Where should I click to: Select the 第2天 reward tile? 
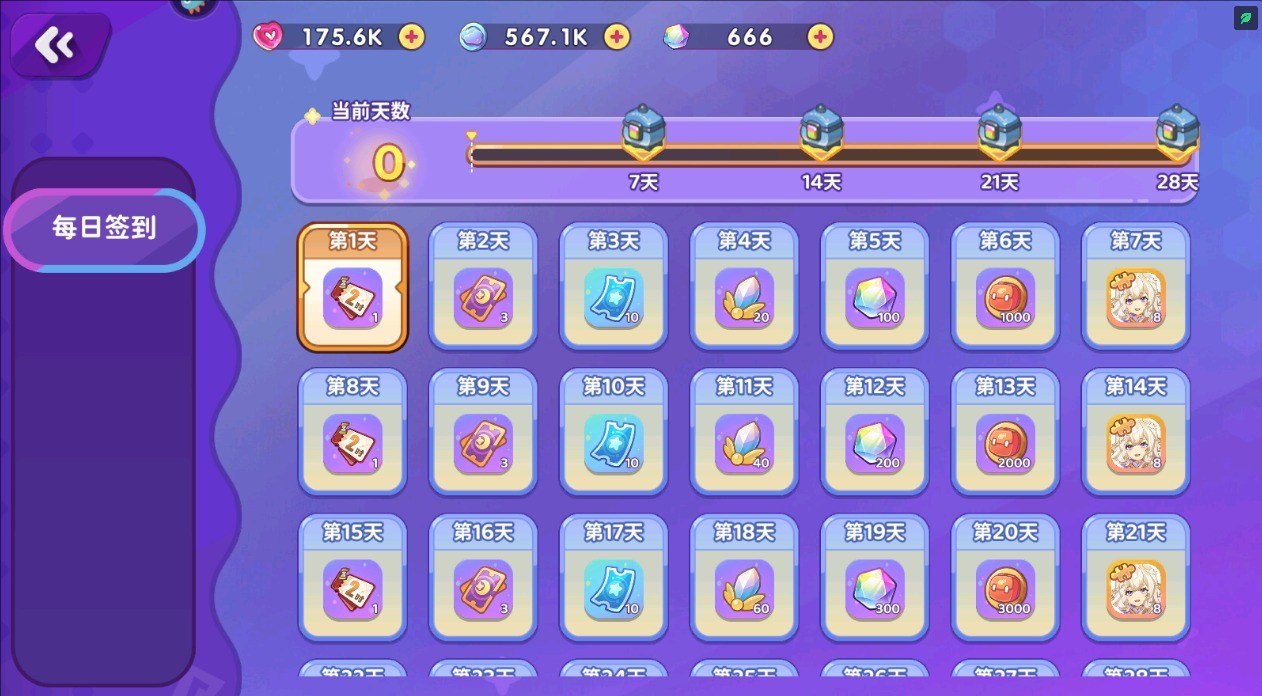tap(483, 288)
